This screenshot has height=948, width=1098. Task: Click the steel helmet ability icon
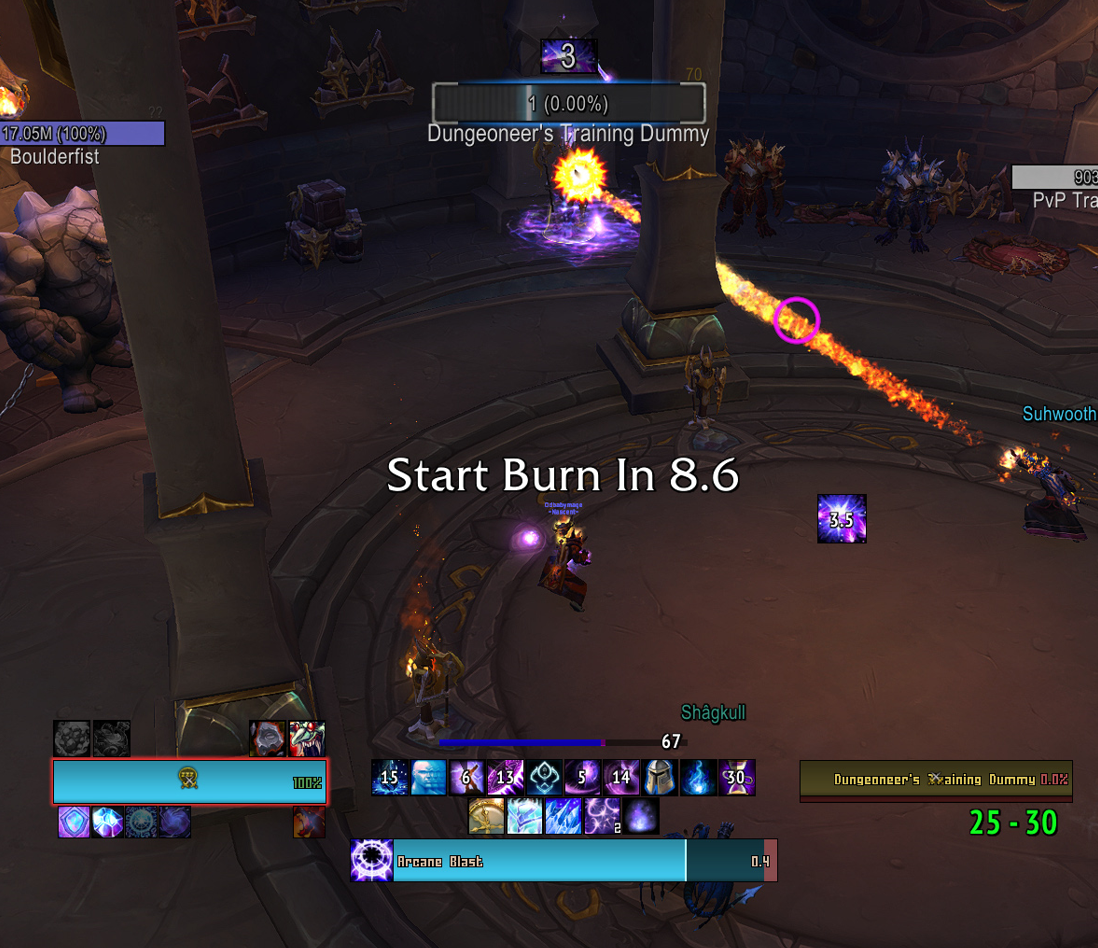659,777
